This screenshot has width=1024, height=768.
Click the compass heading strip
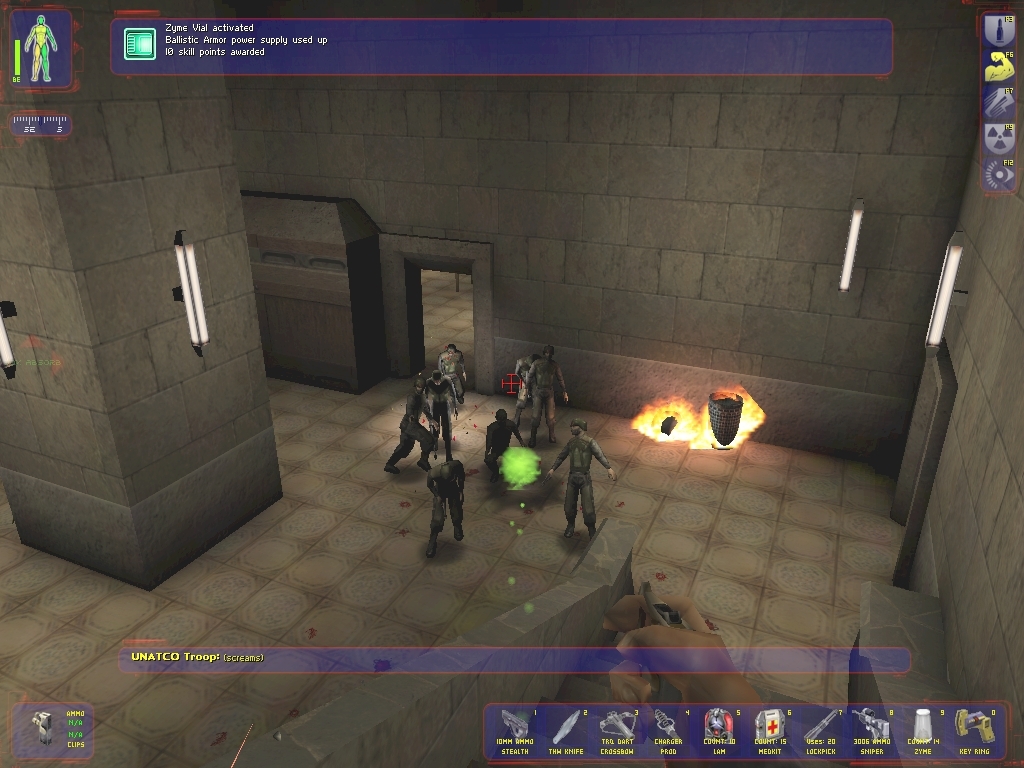[x=41, y=125]
